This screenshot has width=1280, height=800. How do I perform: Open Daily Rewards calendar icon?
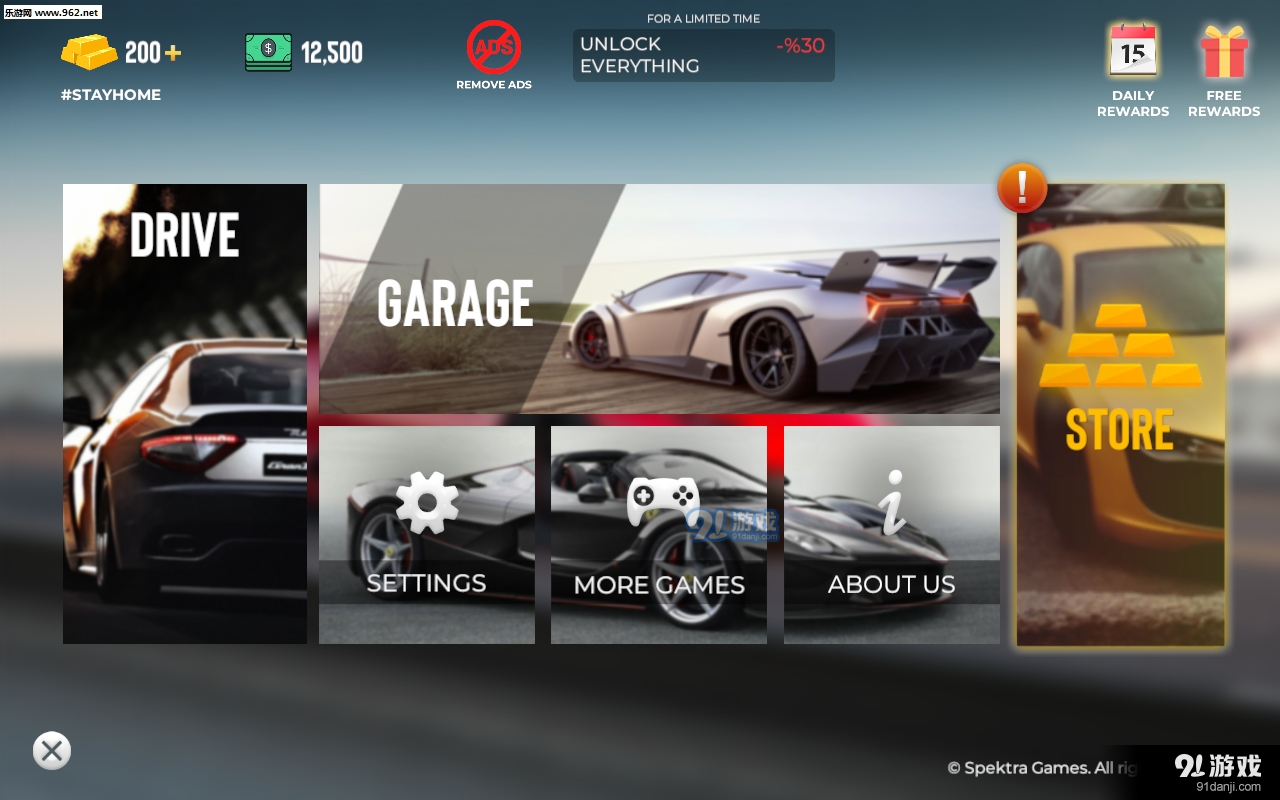pos(1132,50)
